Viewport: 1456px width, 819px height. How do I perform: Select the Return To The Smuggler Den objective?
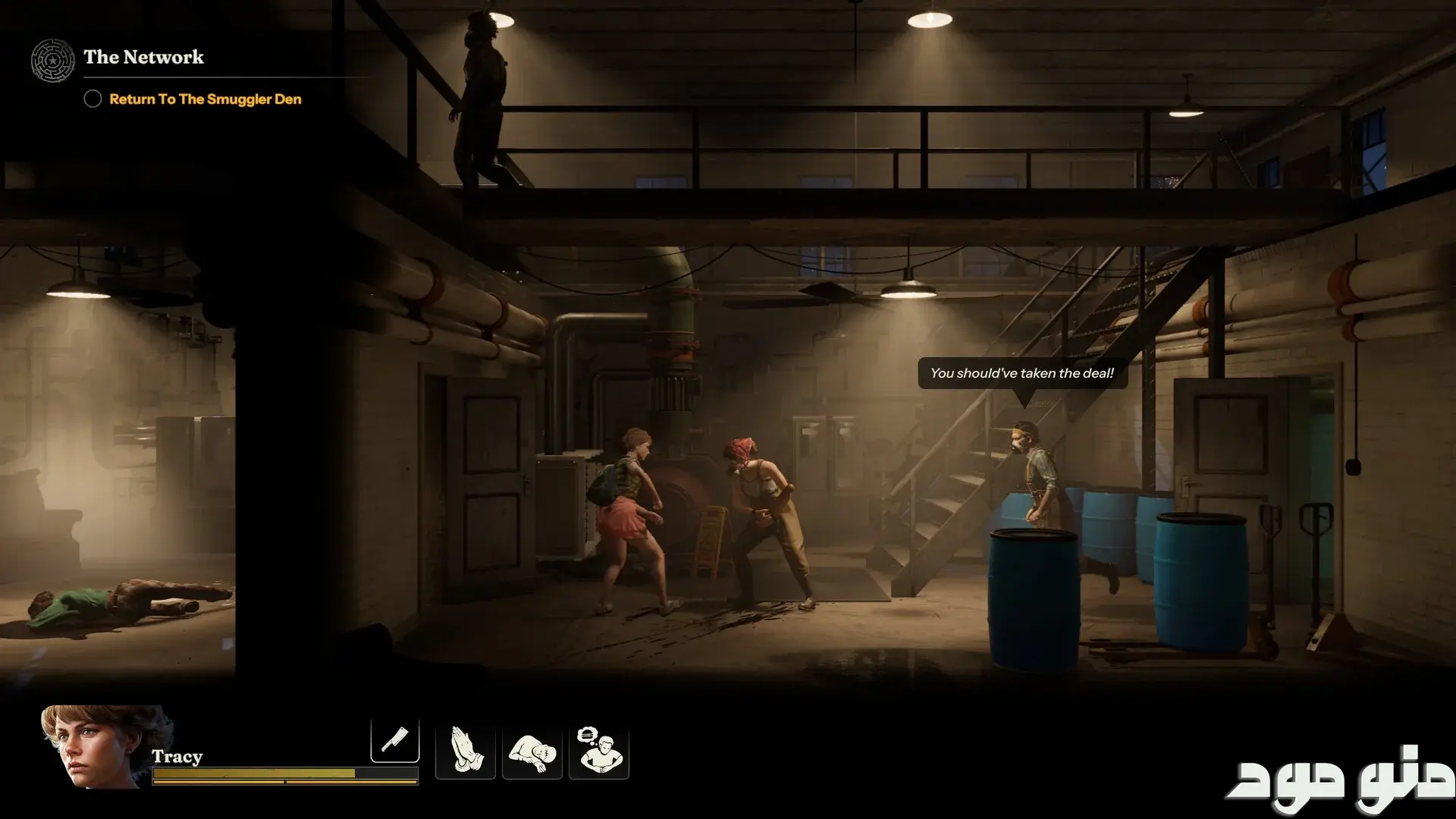[205, 99]
